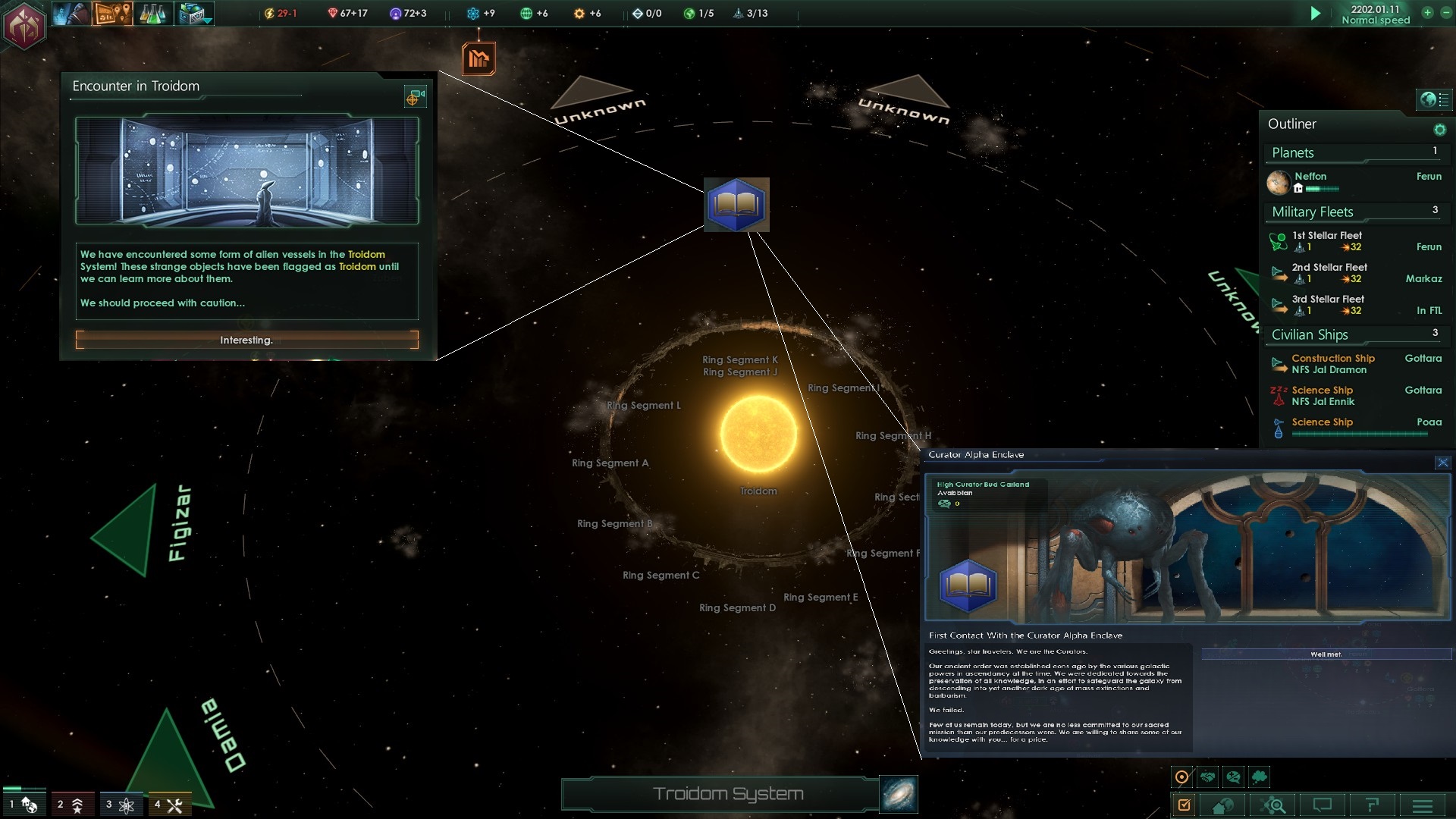Screen dimensions: 1456x819
Task: Open the situation log with map-pin icon
Action: pos(112,14)
